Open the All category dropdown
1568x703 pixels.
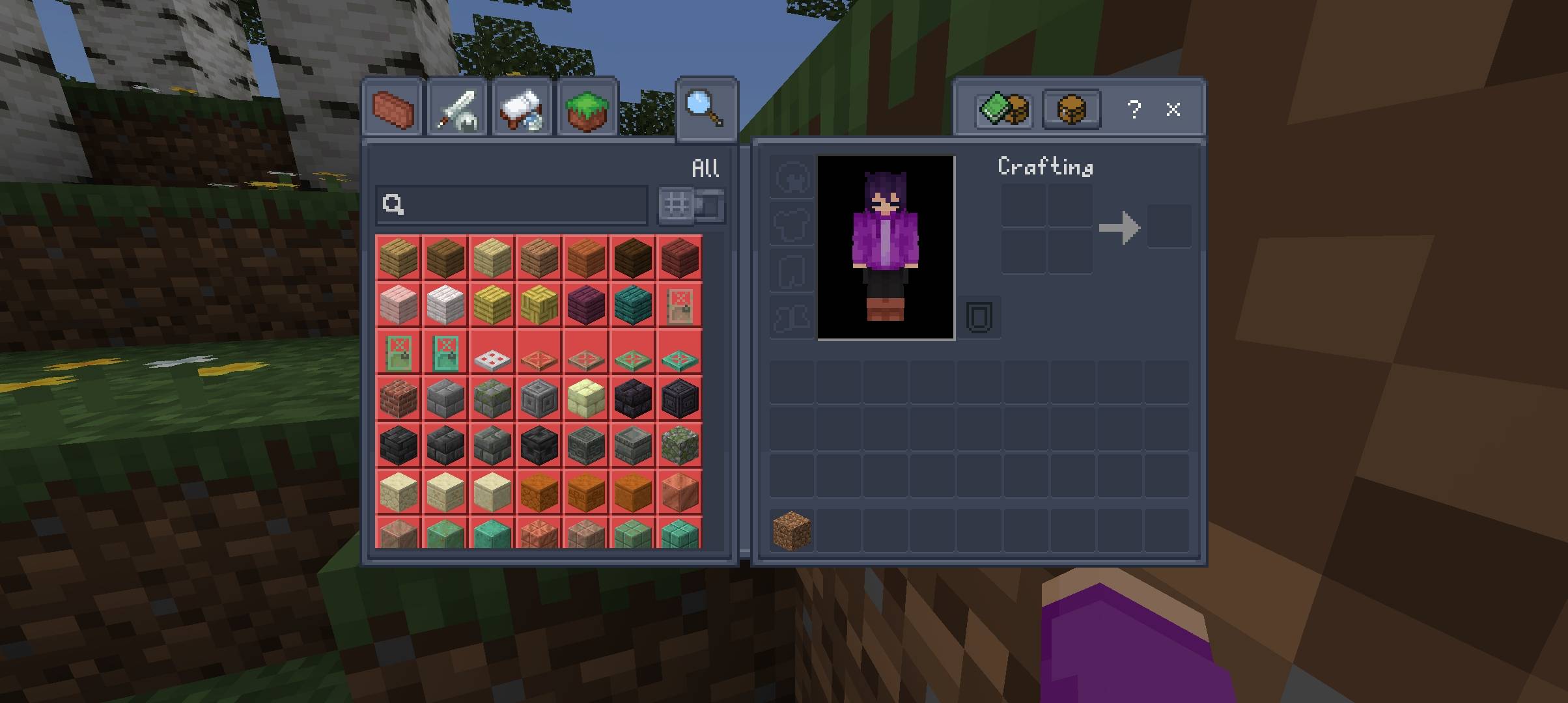[705, 167]
